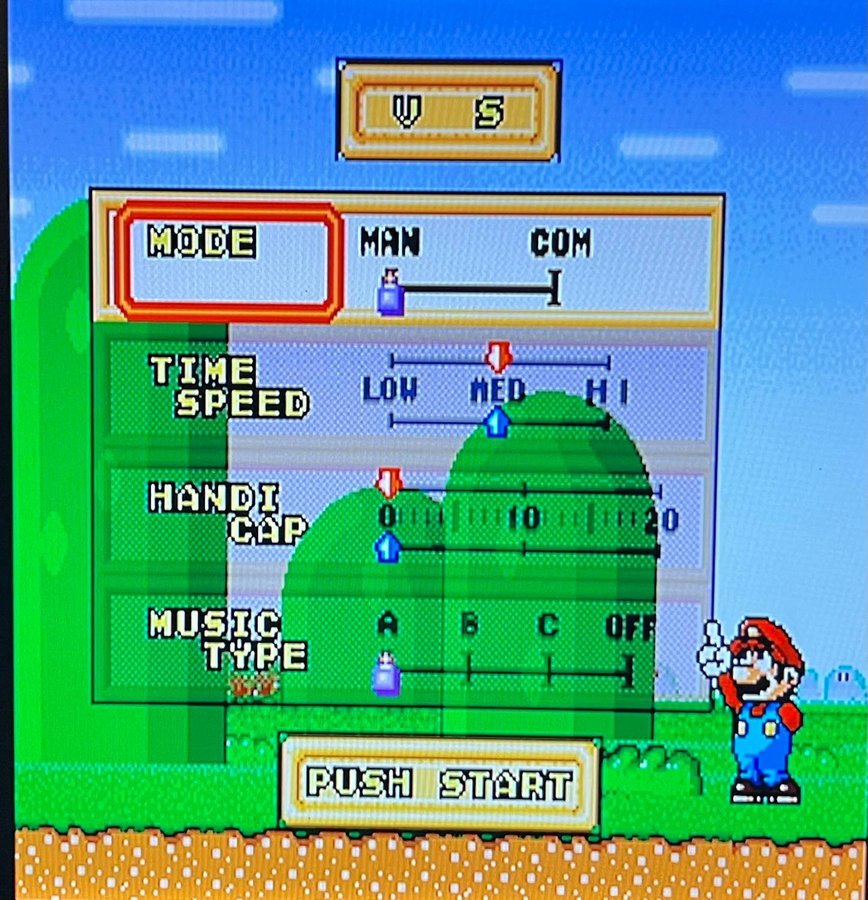Click the PUSH START button
This screenshot has height=900, width=868.
pyautogui.click(x=439, y=783)
